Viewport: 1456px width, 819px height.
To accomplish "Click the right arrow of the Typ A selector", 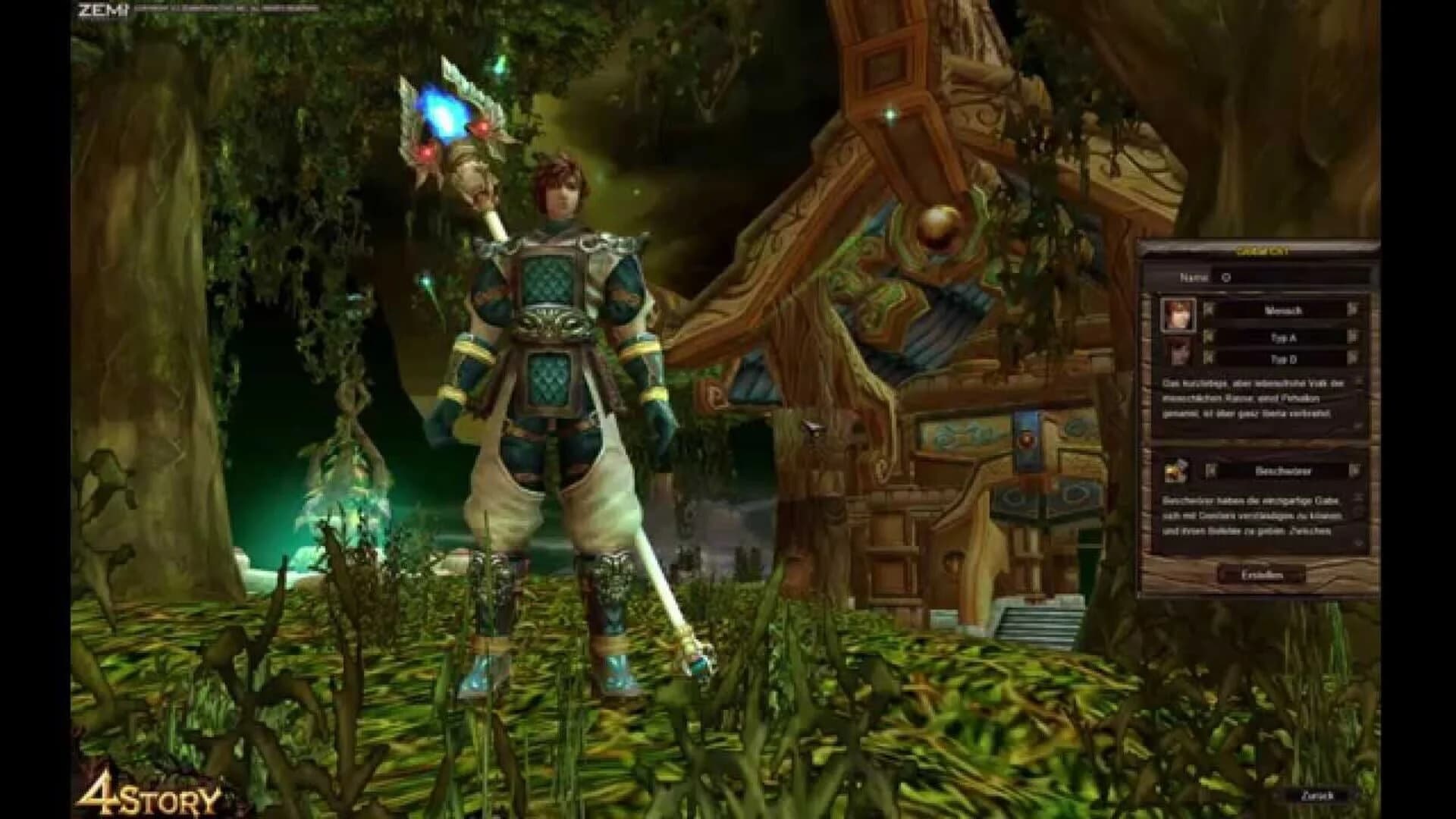I will [1354, 337].
